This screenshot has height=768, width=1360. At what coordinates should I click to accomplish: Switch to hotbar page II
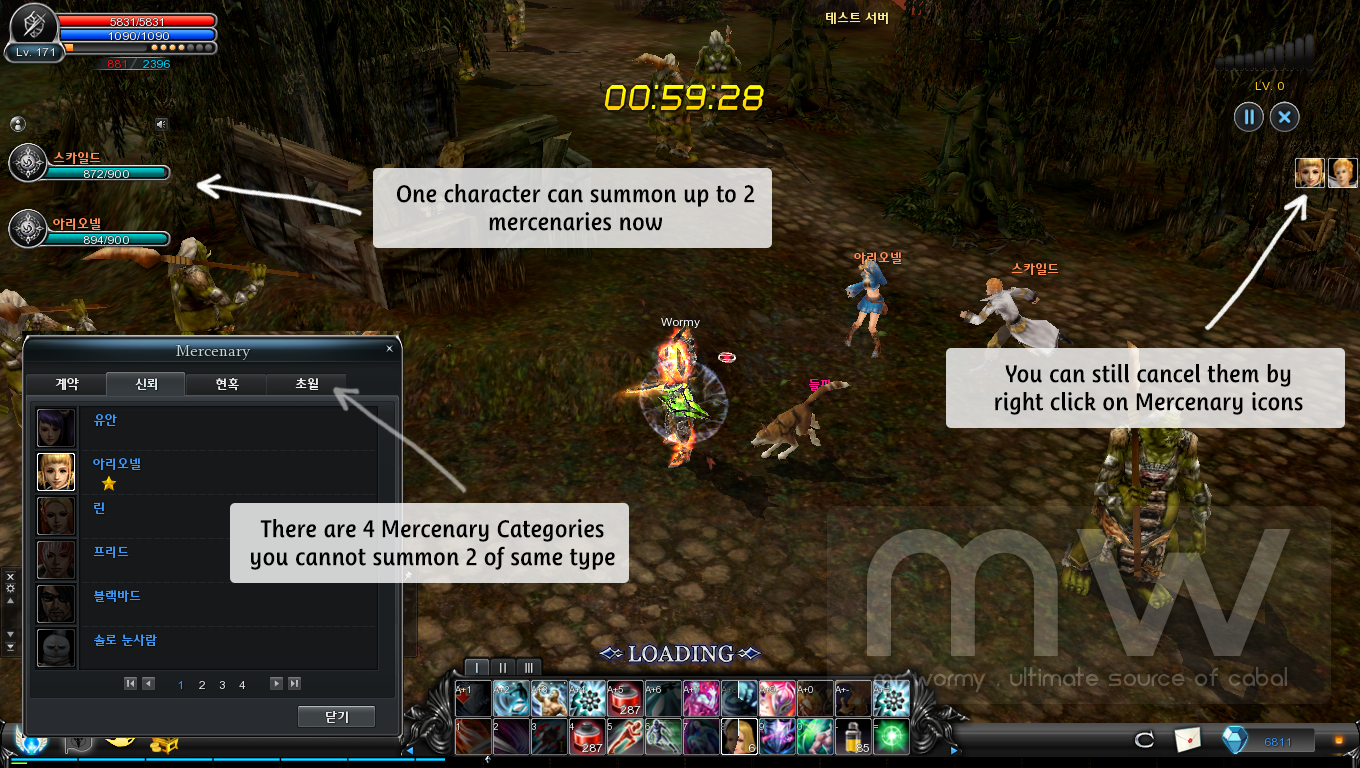tap(502, 667)
